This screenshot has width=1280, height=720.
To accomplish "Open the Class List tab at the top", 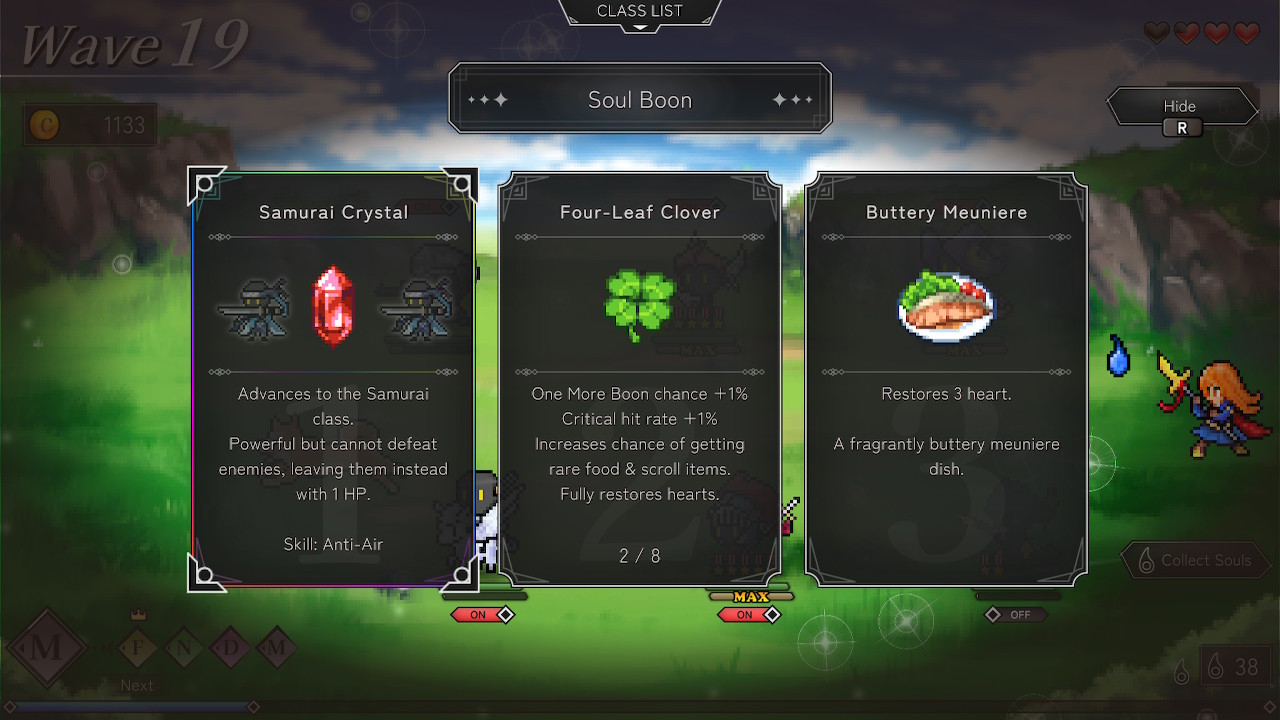I will coord(640,10).
